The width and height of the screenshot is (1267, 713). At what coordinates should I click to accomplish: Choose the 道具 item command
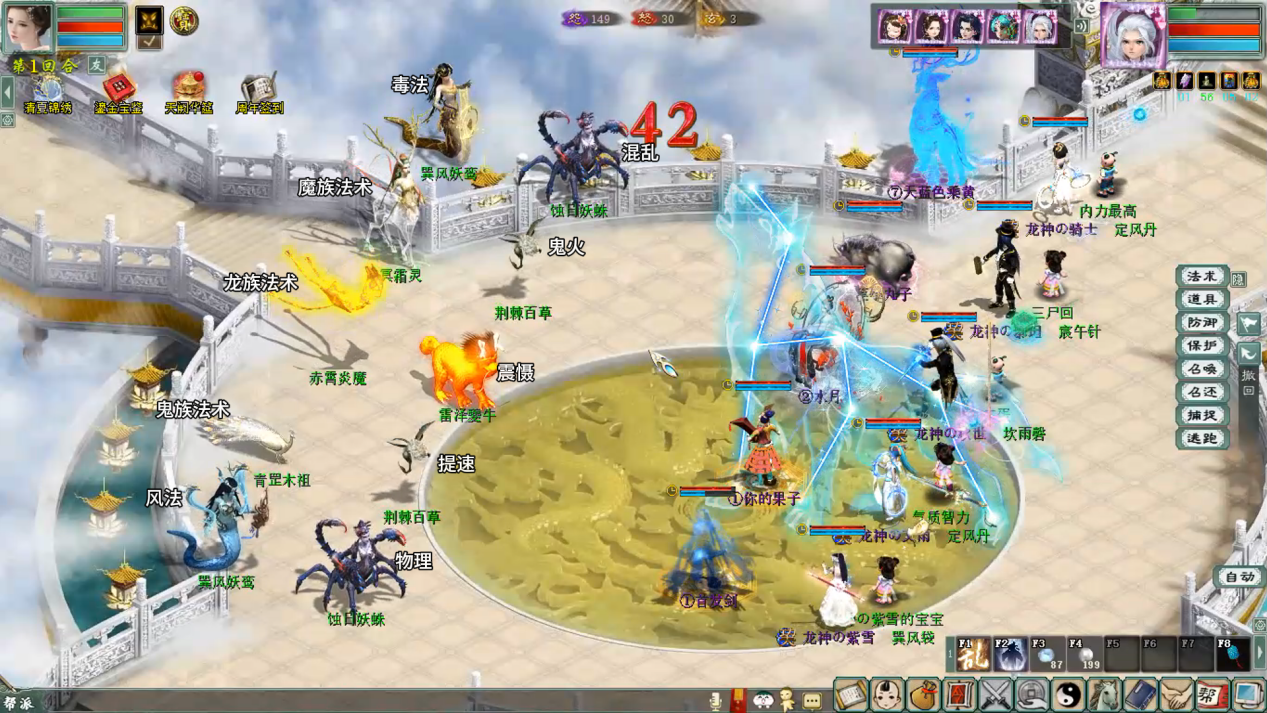(1201, 300)
